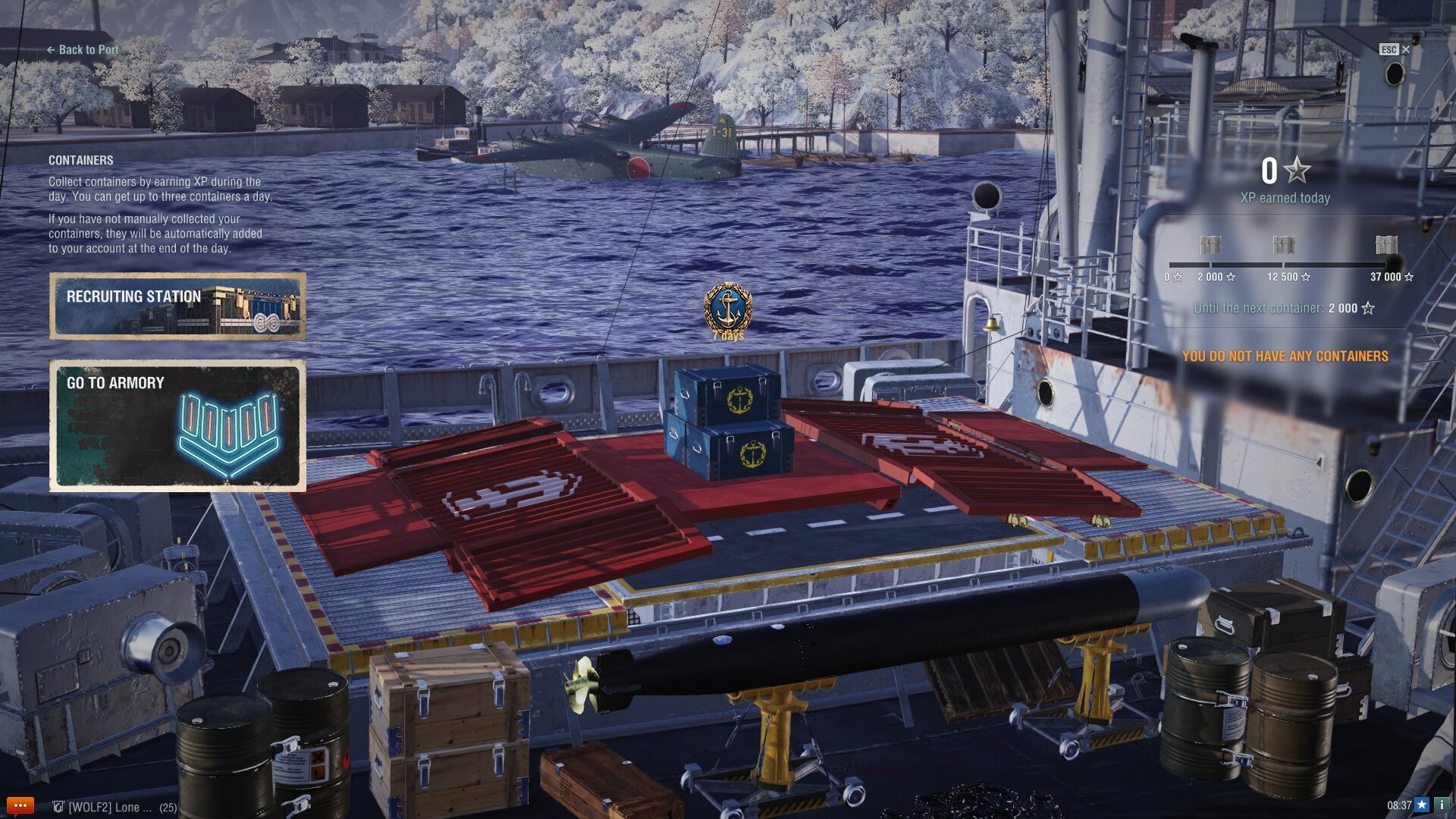Go to Armory

click(x=178, y=425)
